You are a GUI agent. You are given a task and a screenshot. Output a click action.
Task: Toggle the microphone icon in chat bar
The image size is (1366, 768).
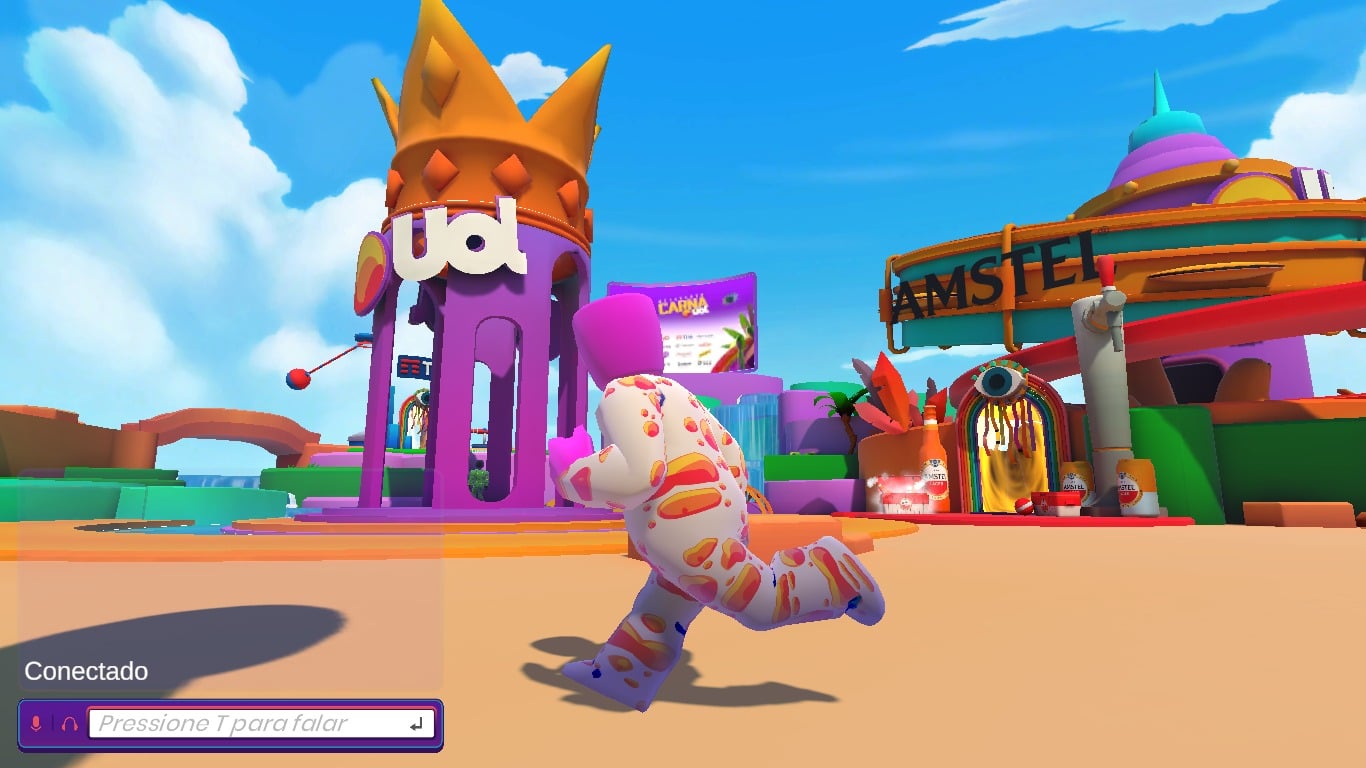(x=37, y=723)
